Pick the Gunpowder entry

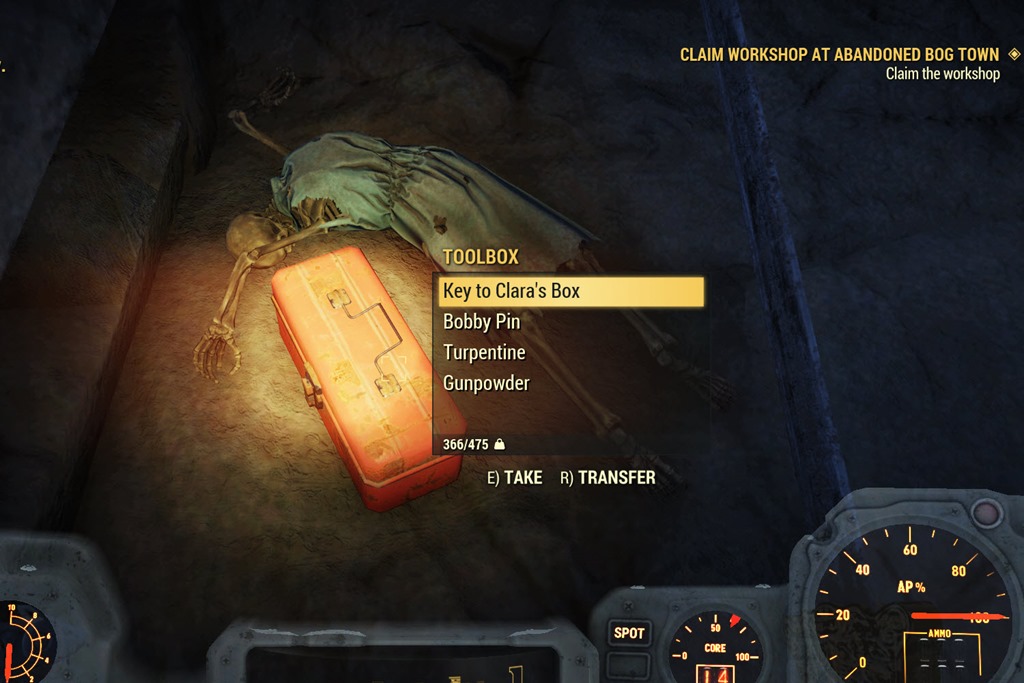[x=486, y=383]
